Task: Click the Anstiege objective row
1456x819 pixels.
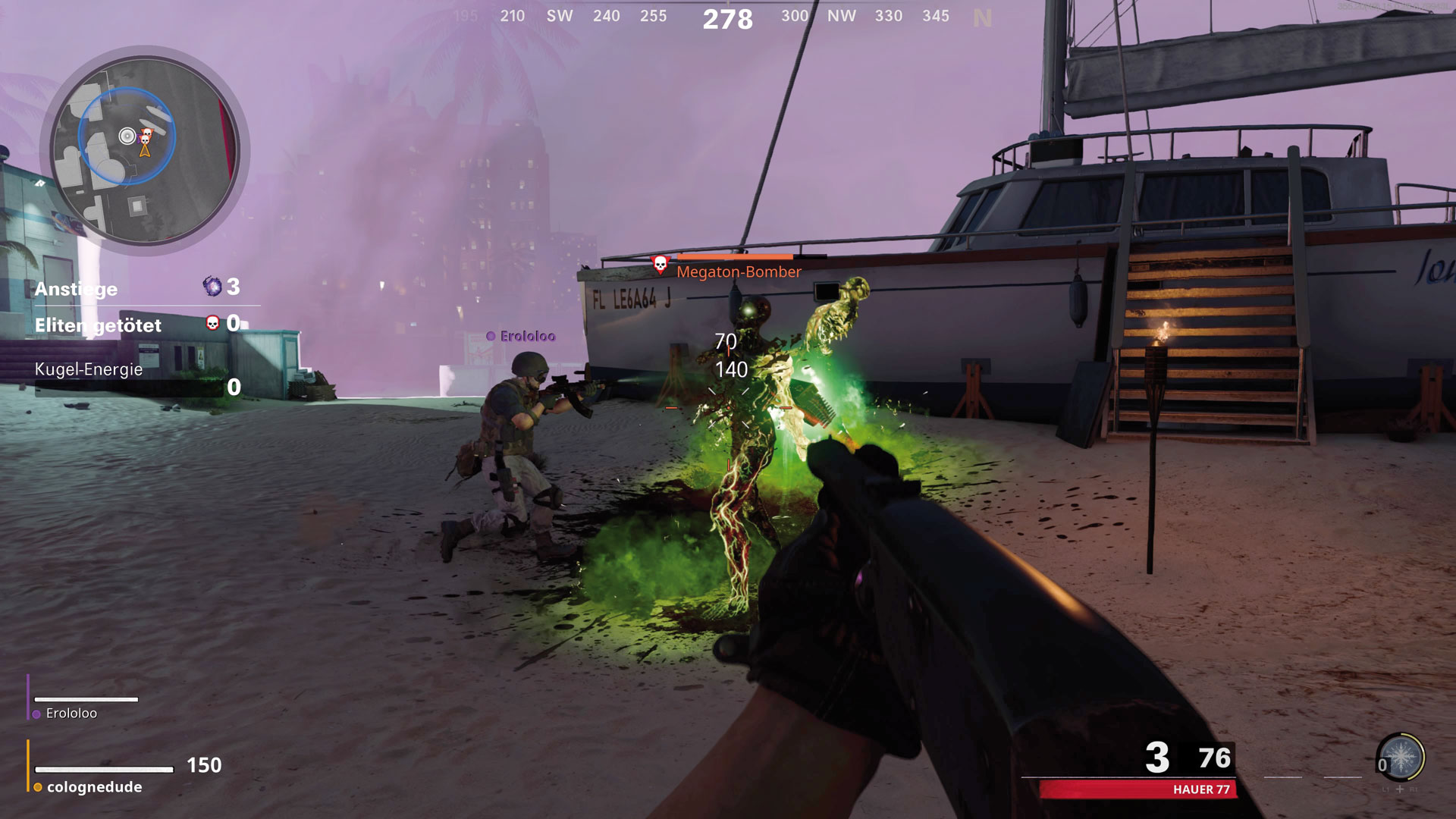Action: tap(138, 287)
